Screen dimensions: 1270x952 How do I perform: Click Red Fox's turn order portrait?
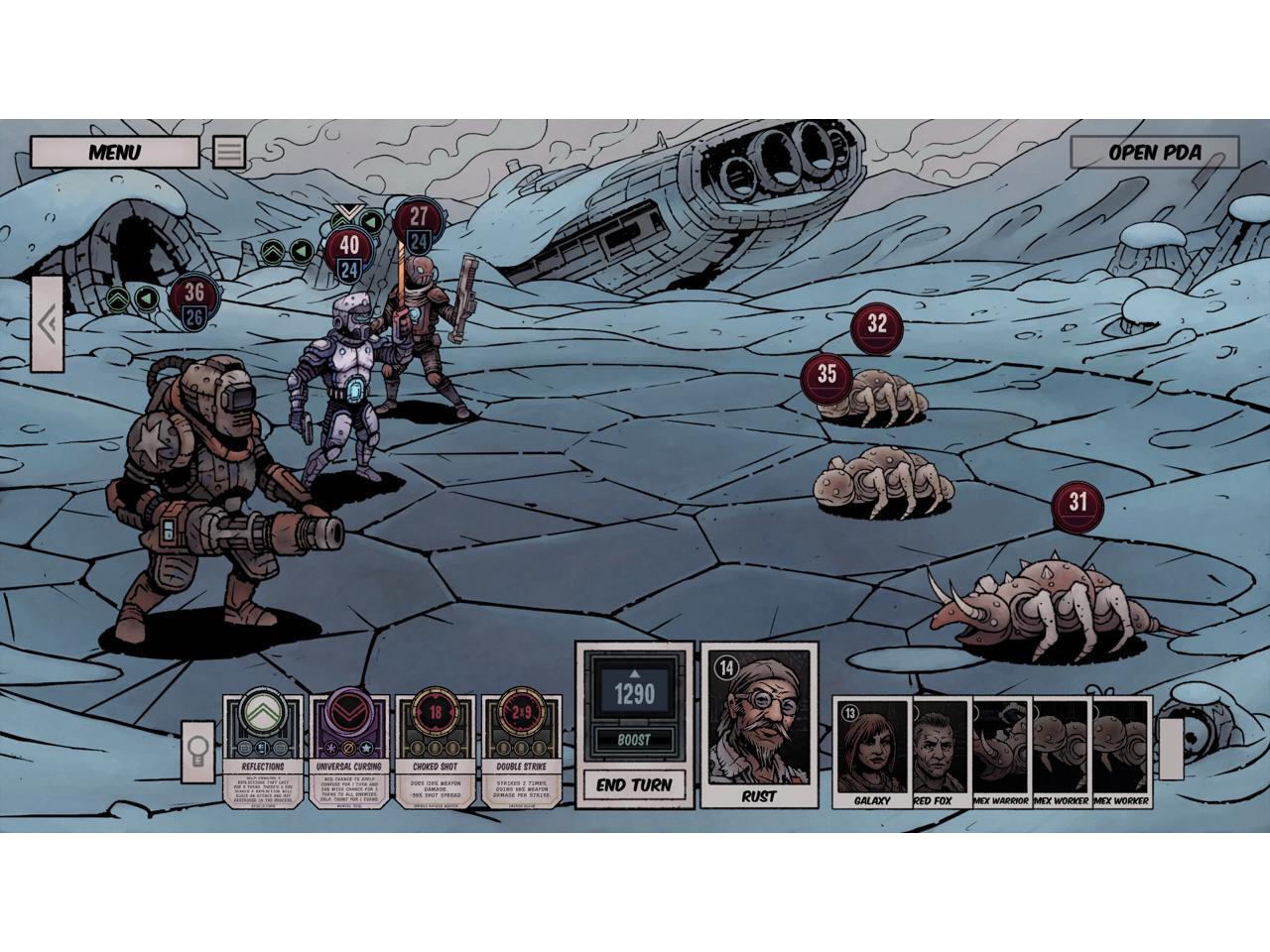point(939,752)
